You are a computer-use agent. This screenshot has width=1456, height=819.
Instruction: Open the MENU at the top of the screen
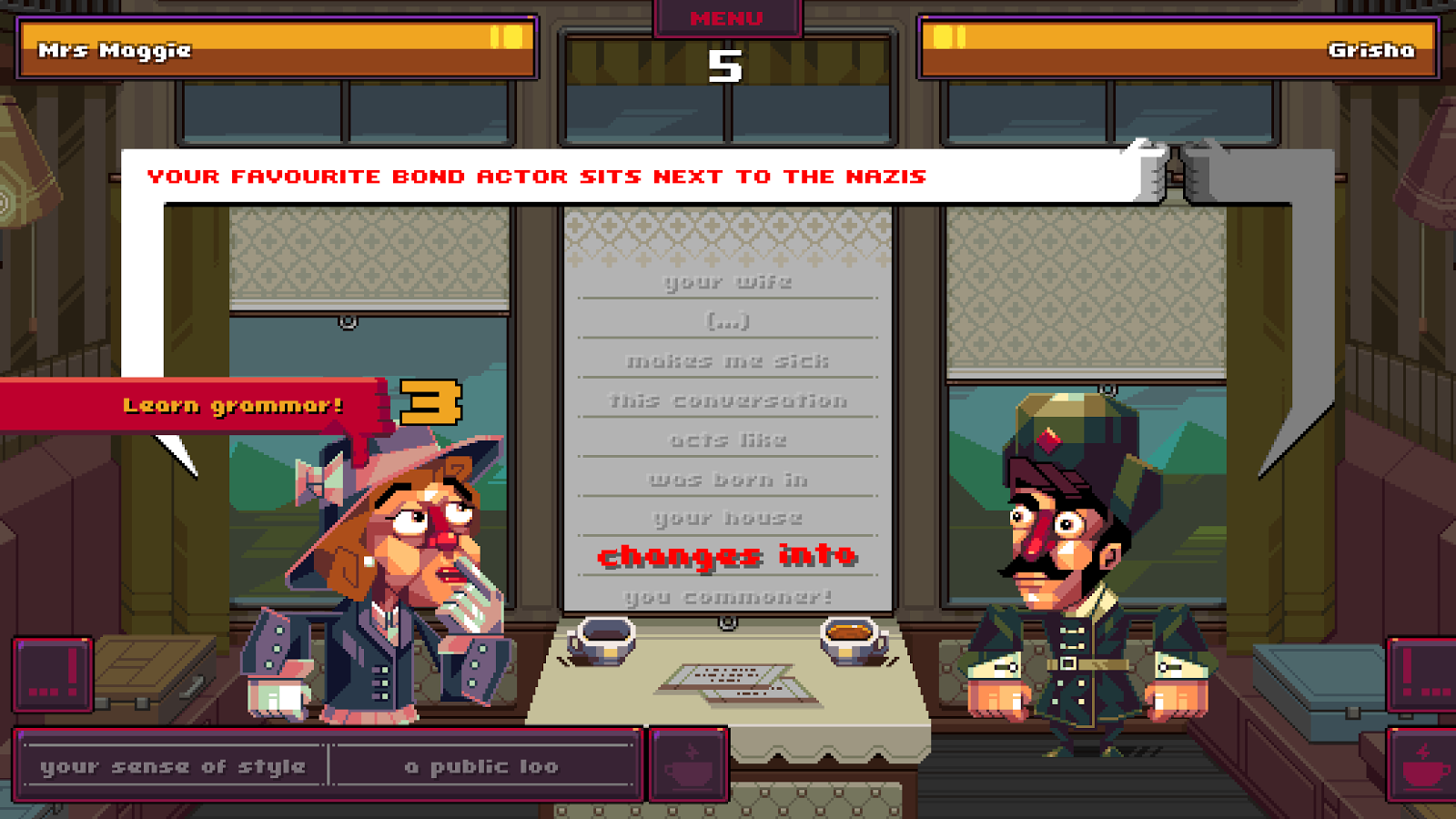[725, 18]
